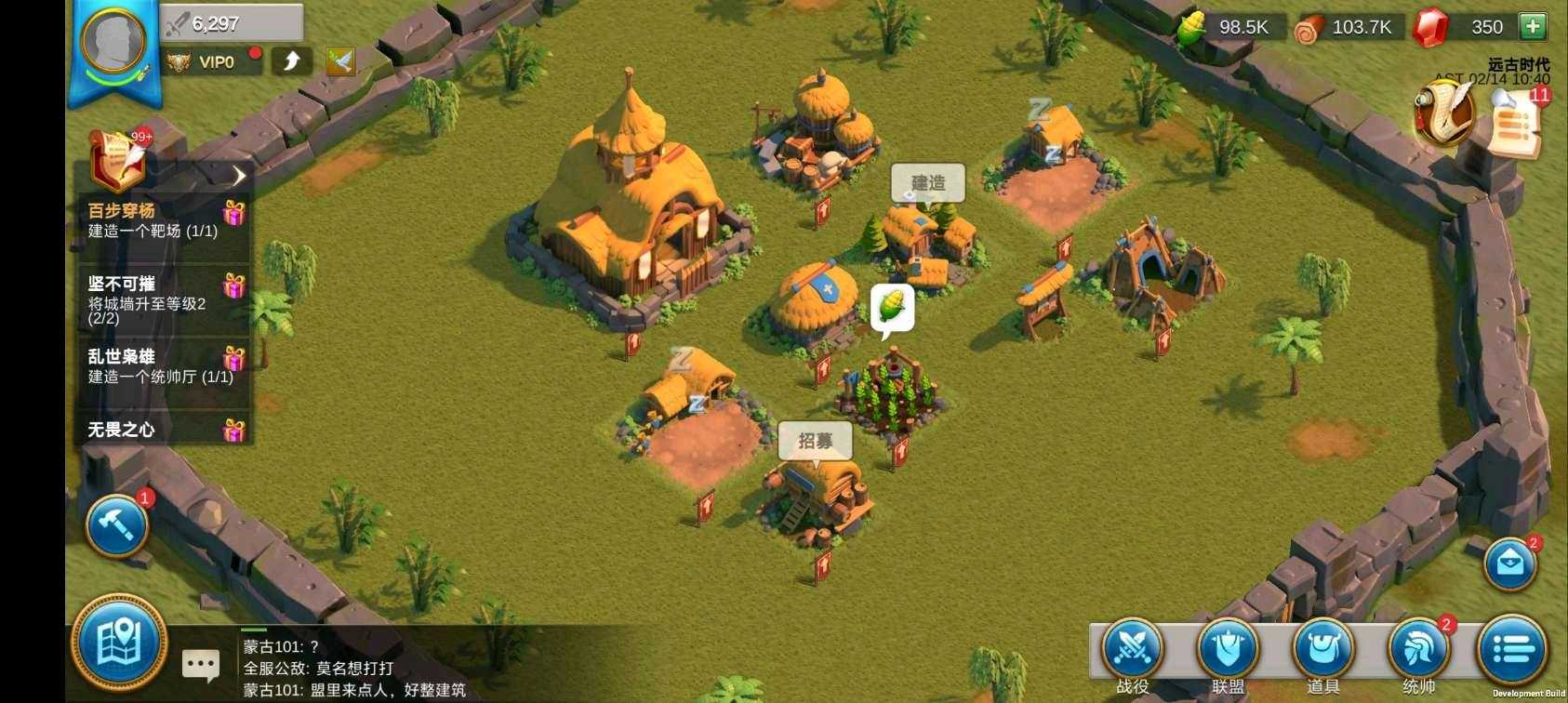This screenshot has width=1568, height=703.
Task: Tap the 建造 build bubble
Action: [x=927, y=183]
